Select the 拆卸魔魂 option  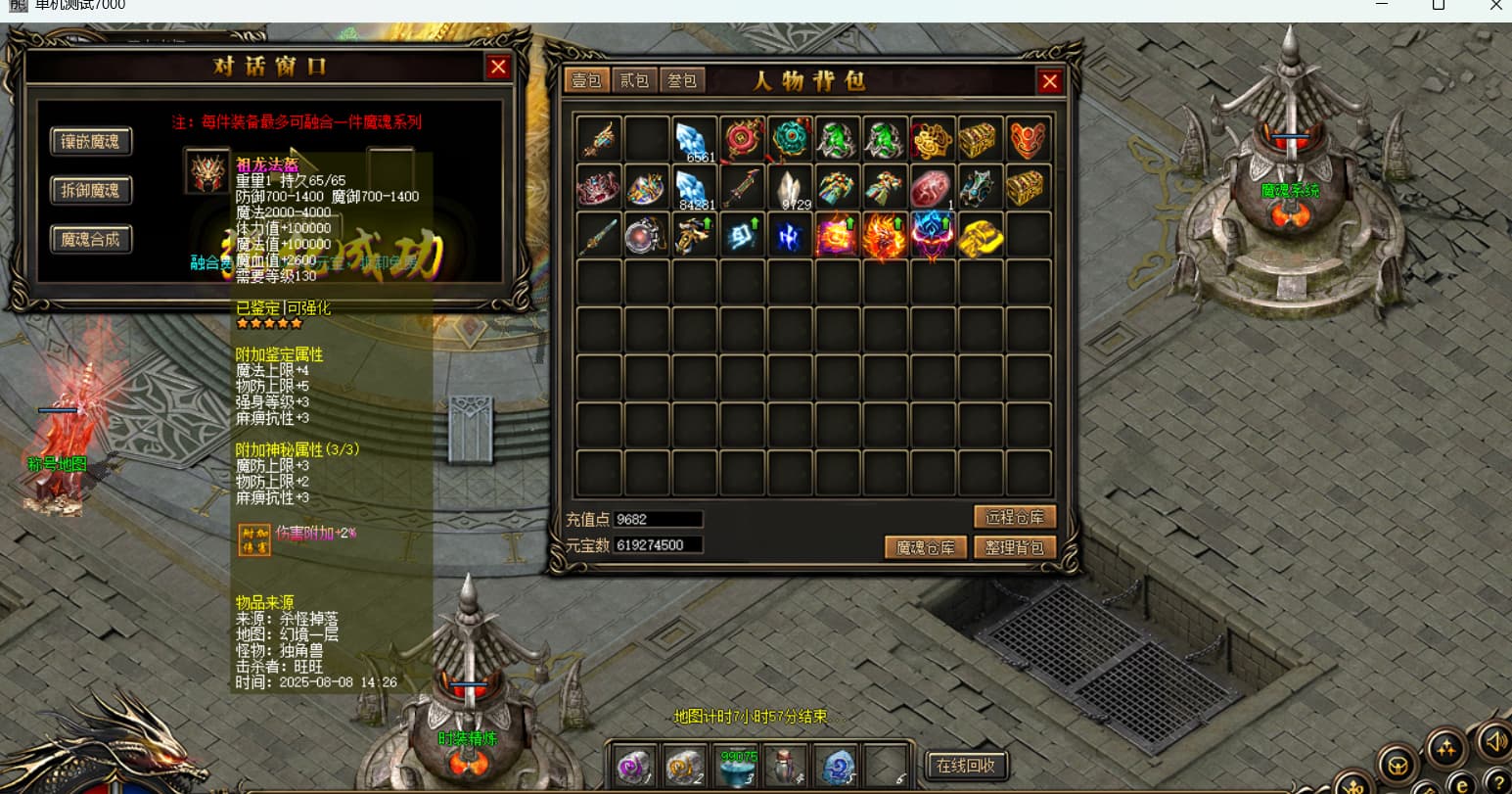tap(90, 190)
